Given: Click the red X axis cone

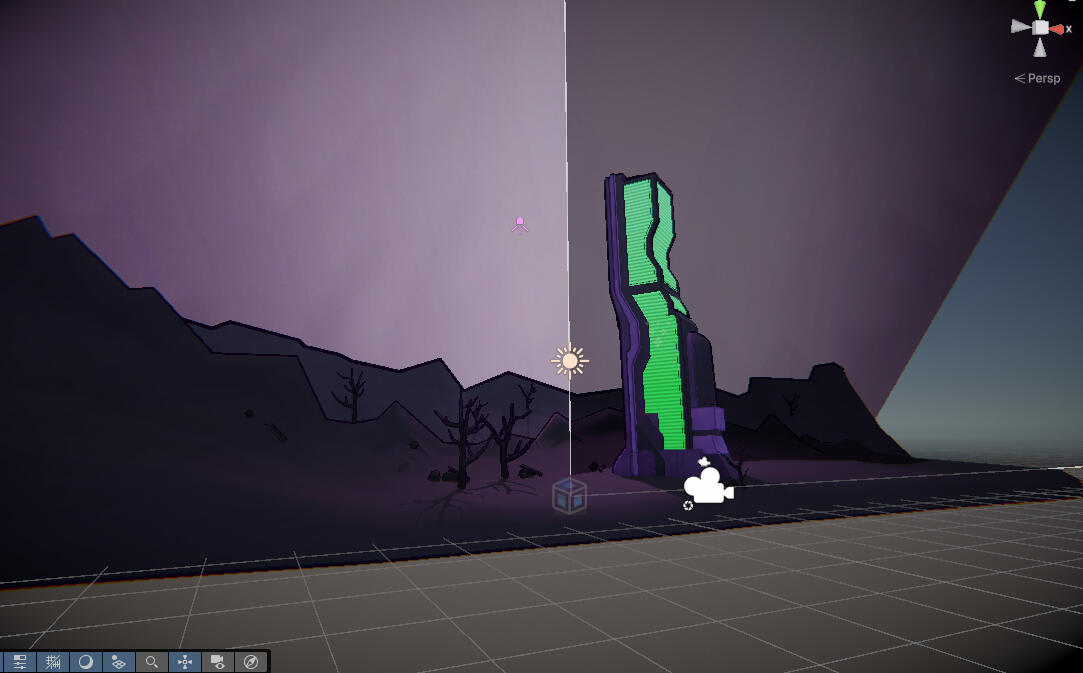Looking at the screenshot, I should coord(1057,29).
